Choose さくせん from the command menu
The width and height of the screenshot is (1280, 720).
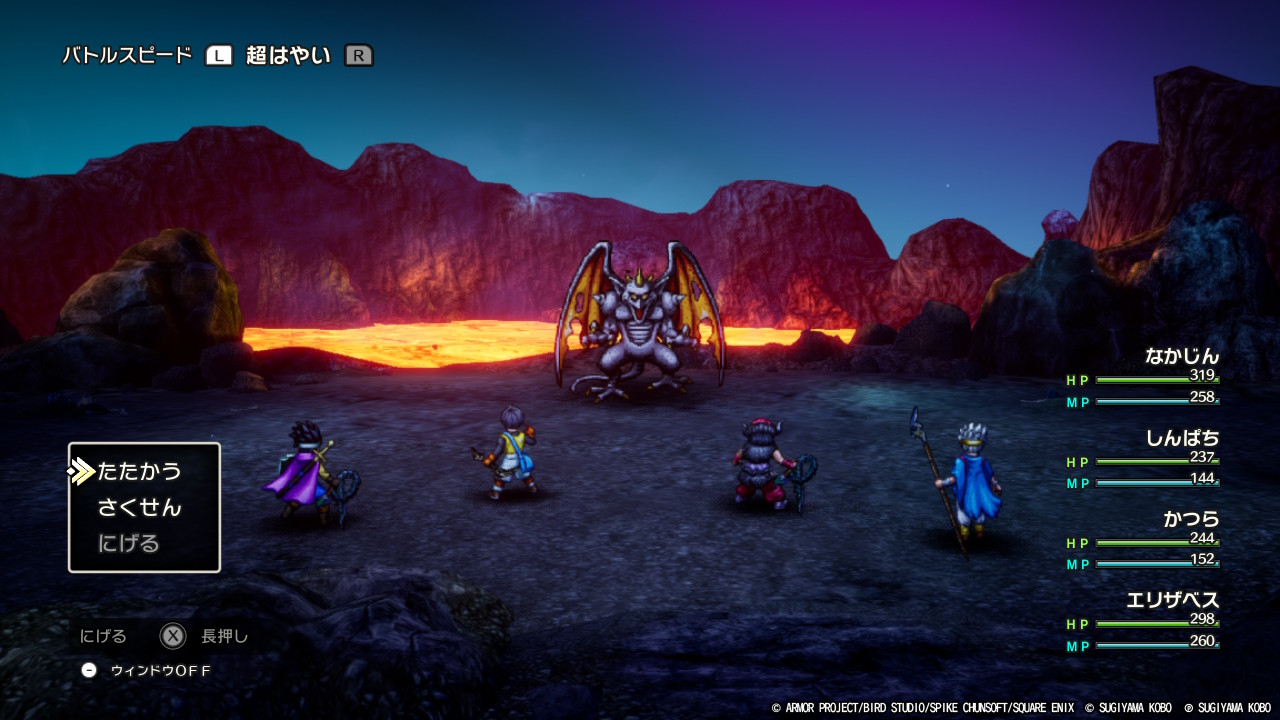[139, 507]
